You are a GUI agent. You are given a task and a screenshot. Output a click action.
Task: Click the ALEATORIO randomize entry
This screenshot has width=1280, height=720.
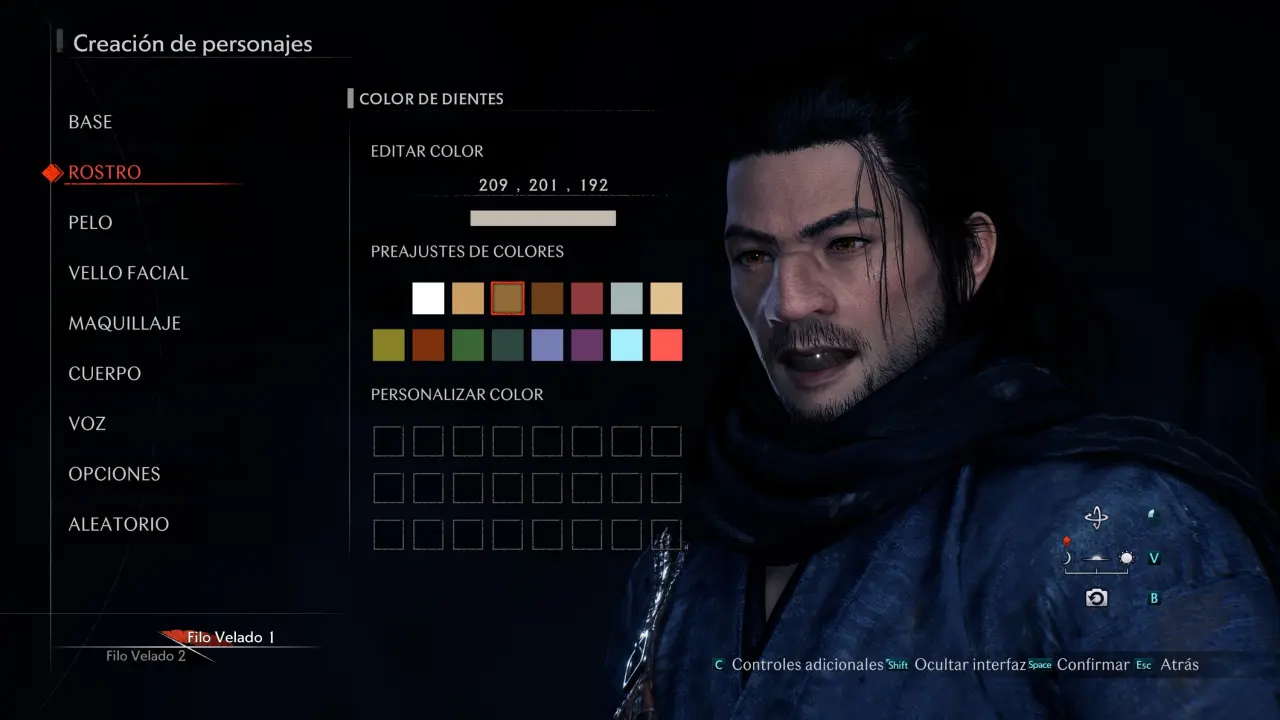(118, 524)
